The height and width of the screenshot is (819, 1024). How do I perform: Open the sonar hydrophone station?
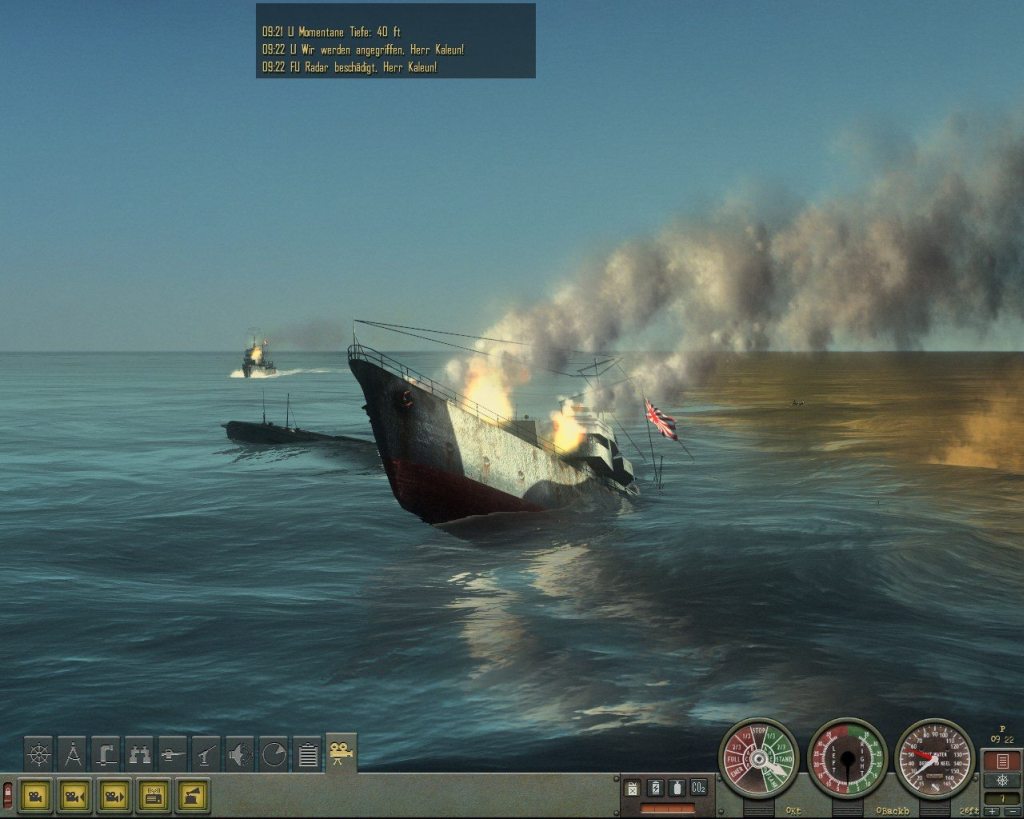pyautogui.click(x=240, y=754)
